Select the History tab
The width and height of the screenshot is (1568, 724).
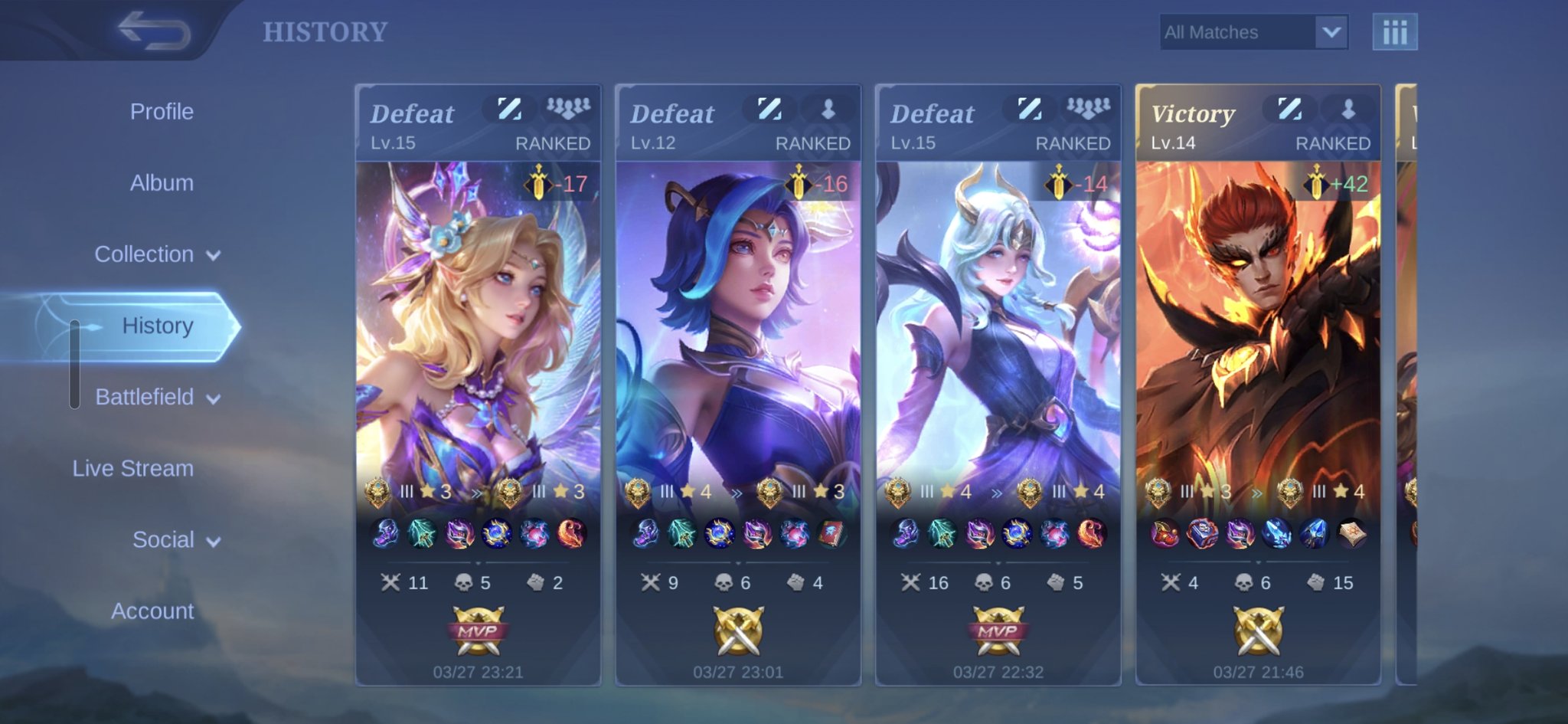tap(157, 326)
